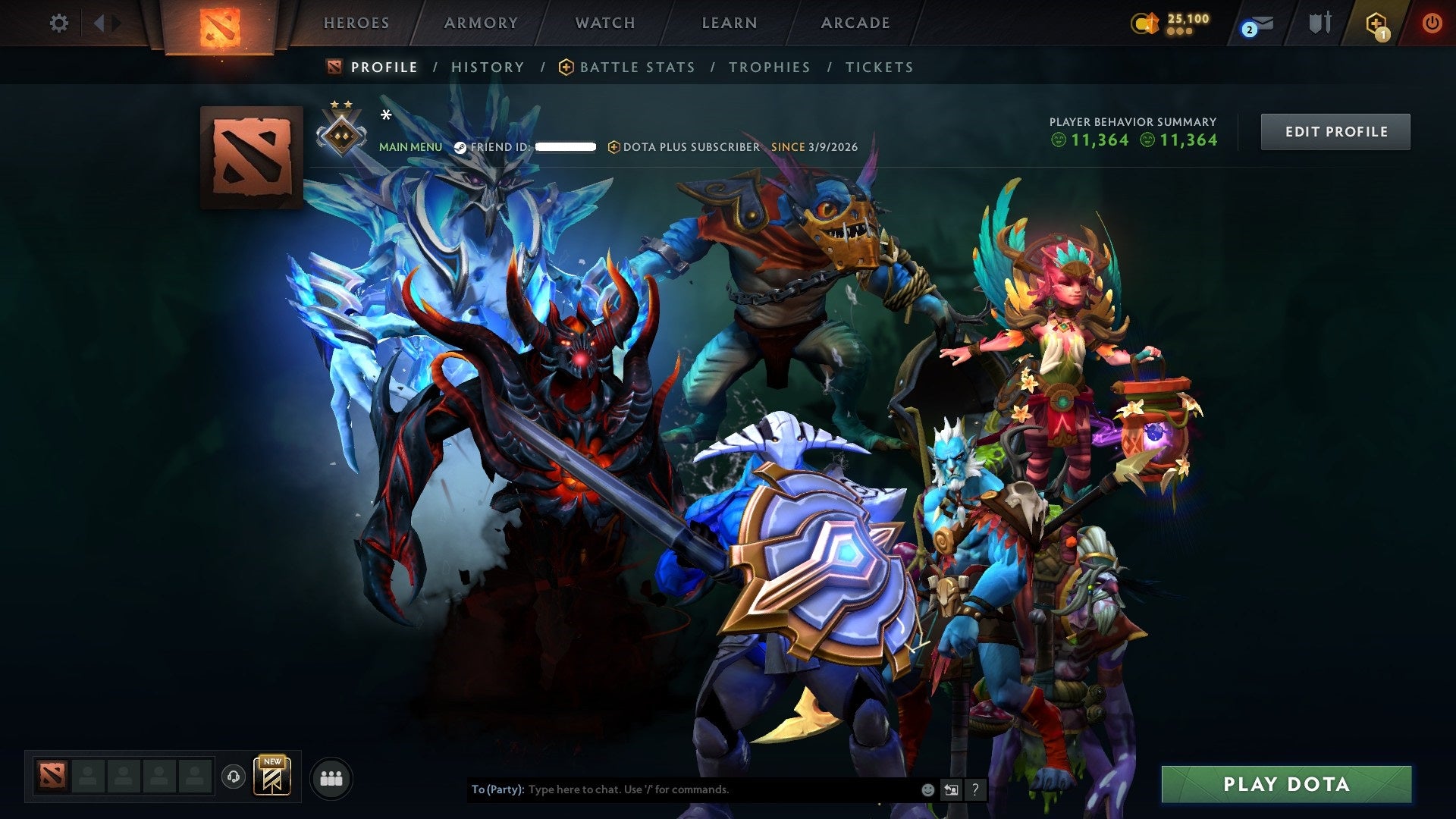1456x819 pixels.
Task: Open the settings gear icon
Action: [x=58, y=24]
